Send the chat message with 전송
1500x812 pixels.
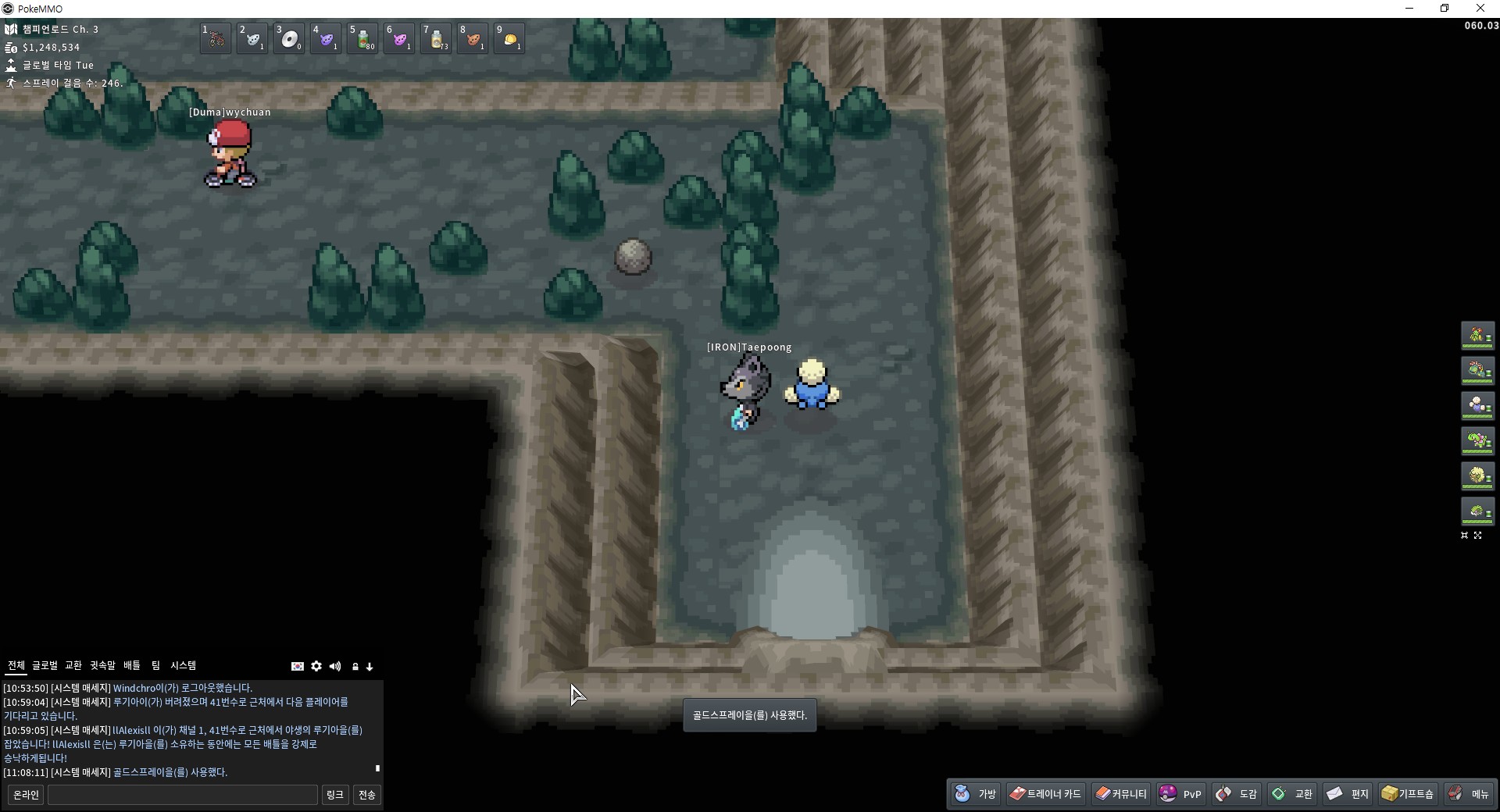366,795
